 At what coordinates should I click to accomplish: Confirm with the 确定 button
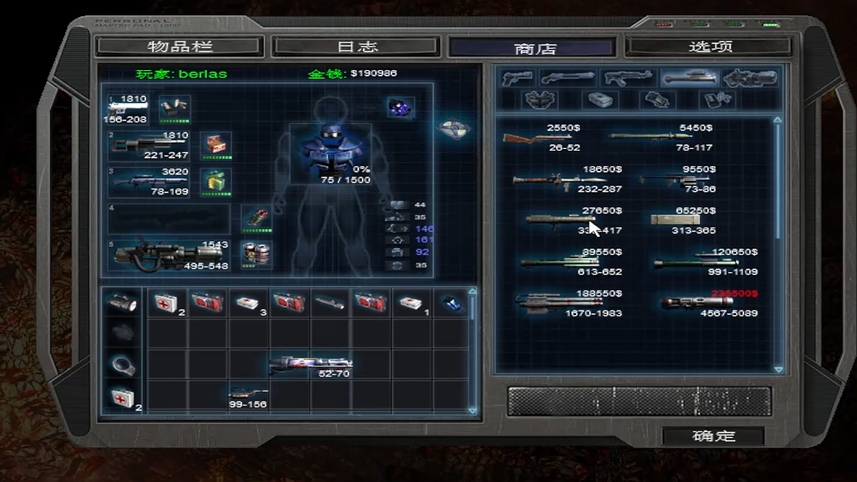[713, 436]
